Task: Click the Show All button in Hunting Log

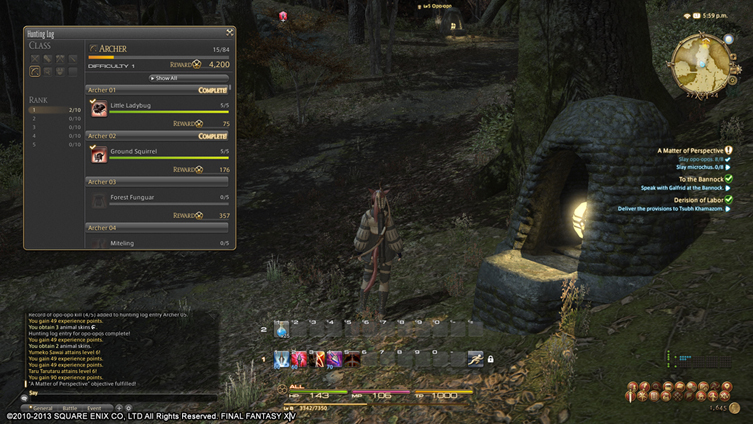Action: (164, 77)
